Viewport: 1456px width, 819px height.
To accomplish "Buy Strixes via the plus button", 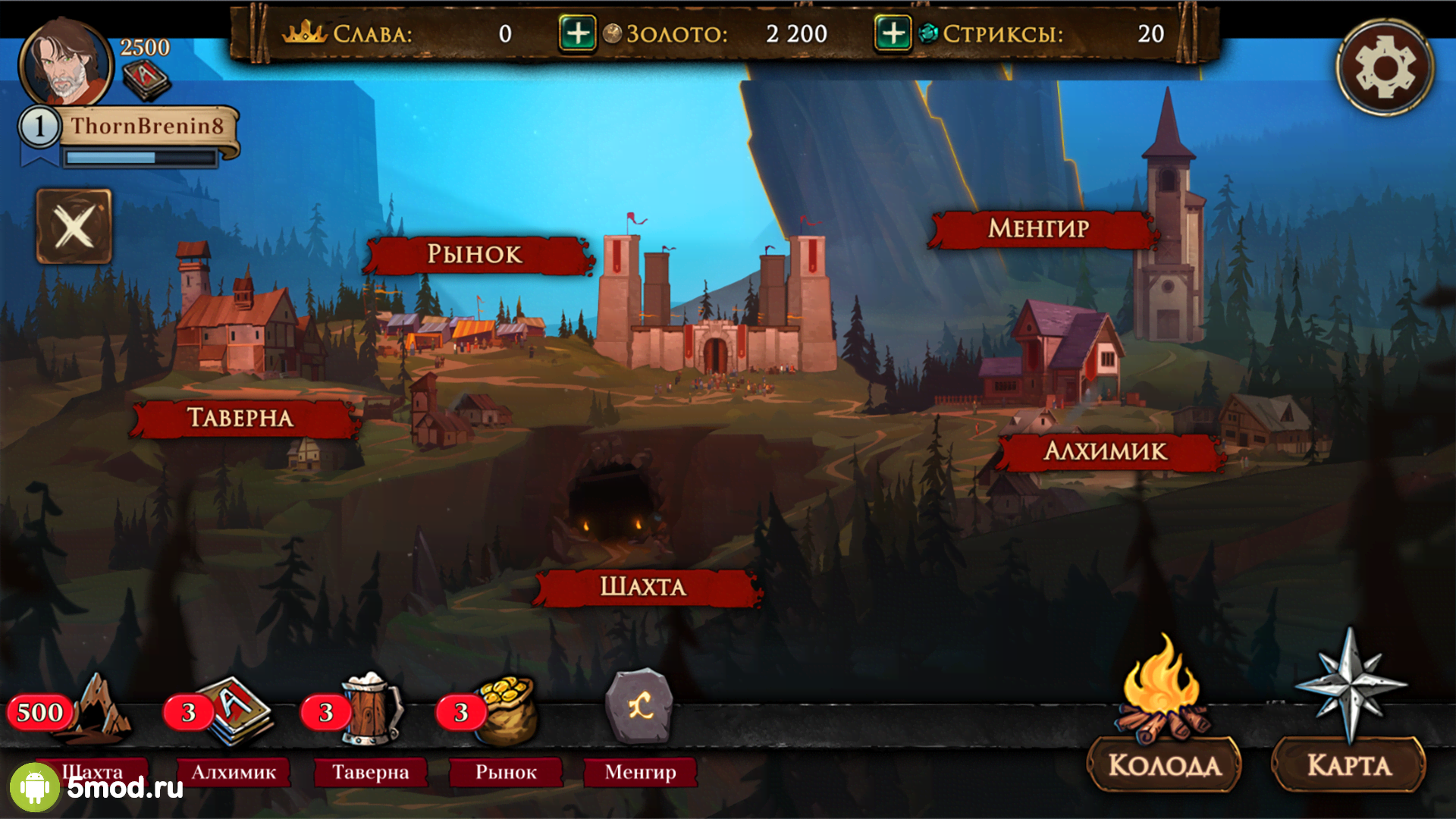I will click(893, 34).
